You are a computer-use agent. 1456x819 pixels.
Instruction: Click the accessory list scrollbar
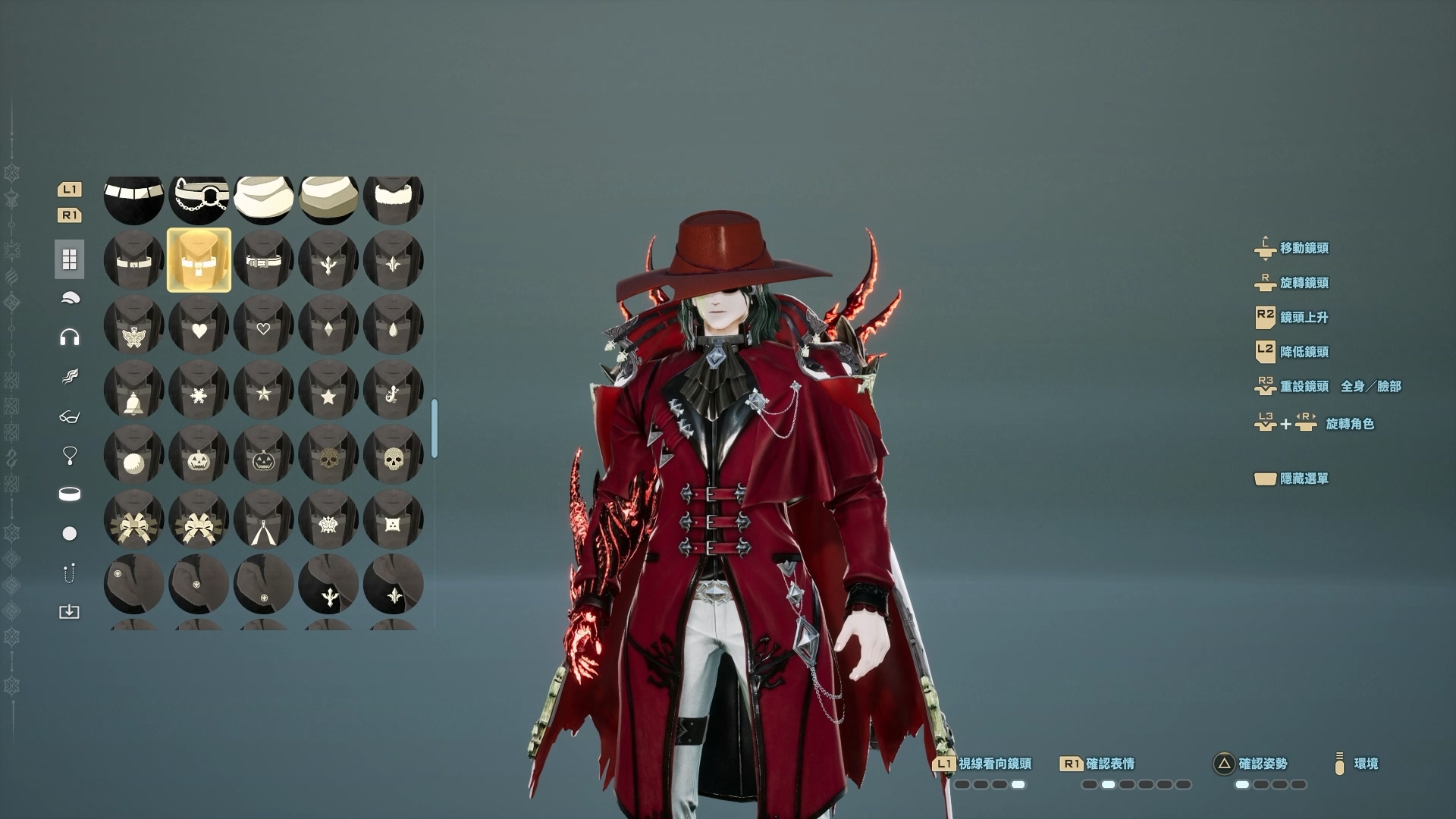[x=435, y=429]
